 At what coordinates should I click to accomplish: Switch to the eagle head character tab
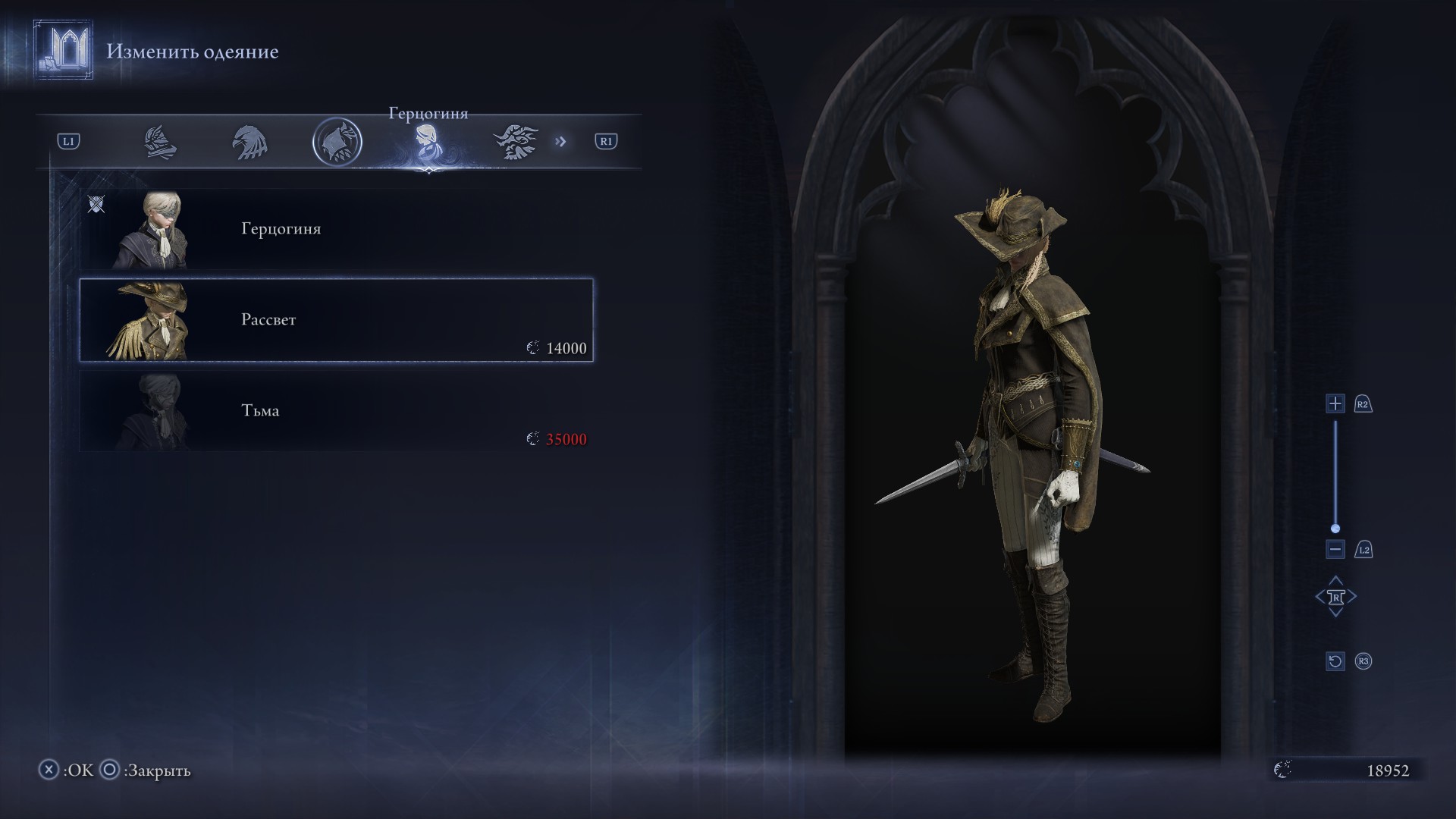point(249,142)
